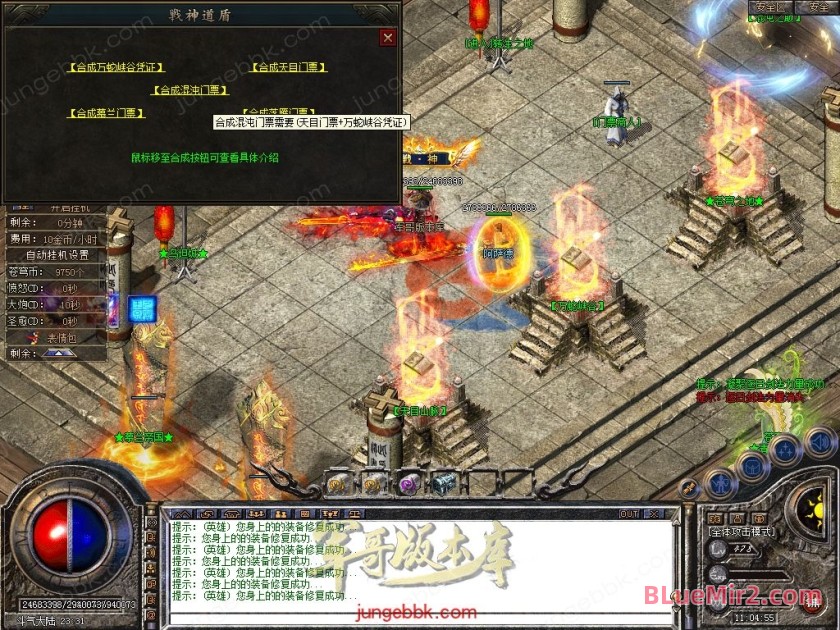Toggle sound with the speaker button
840x630 pixels.
pos(819,441)
